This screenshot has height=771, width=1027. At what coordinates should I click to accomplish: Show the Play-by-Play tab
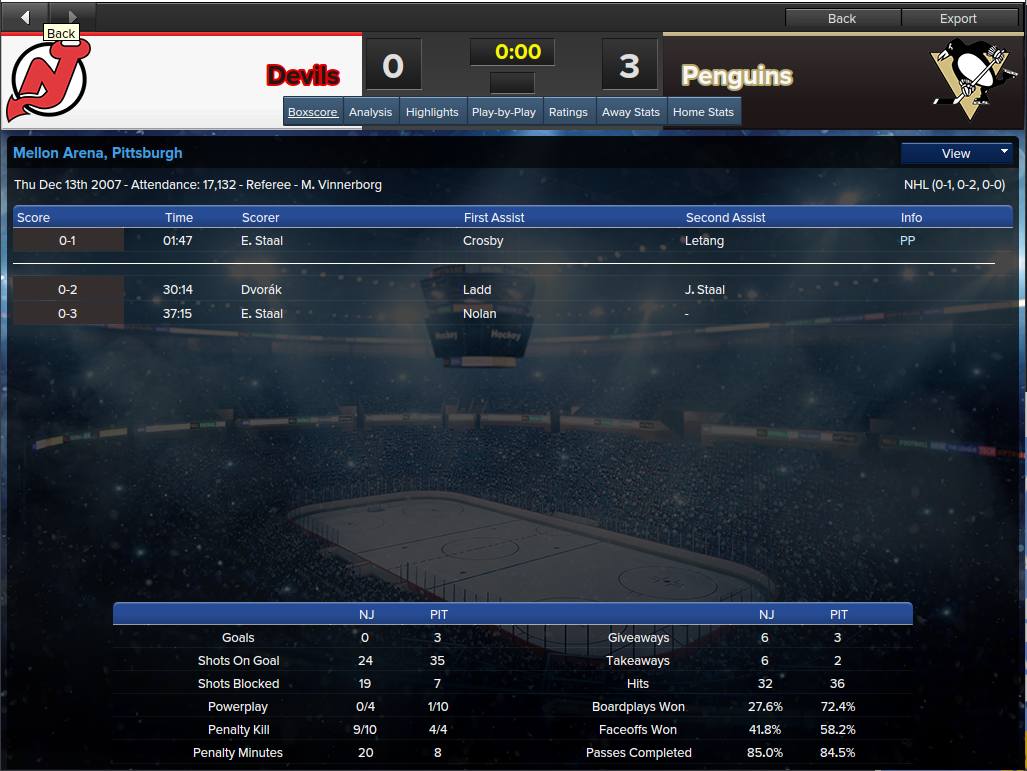(504, 112)
